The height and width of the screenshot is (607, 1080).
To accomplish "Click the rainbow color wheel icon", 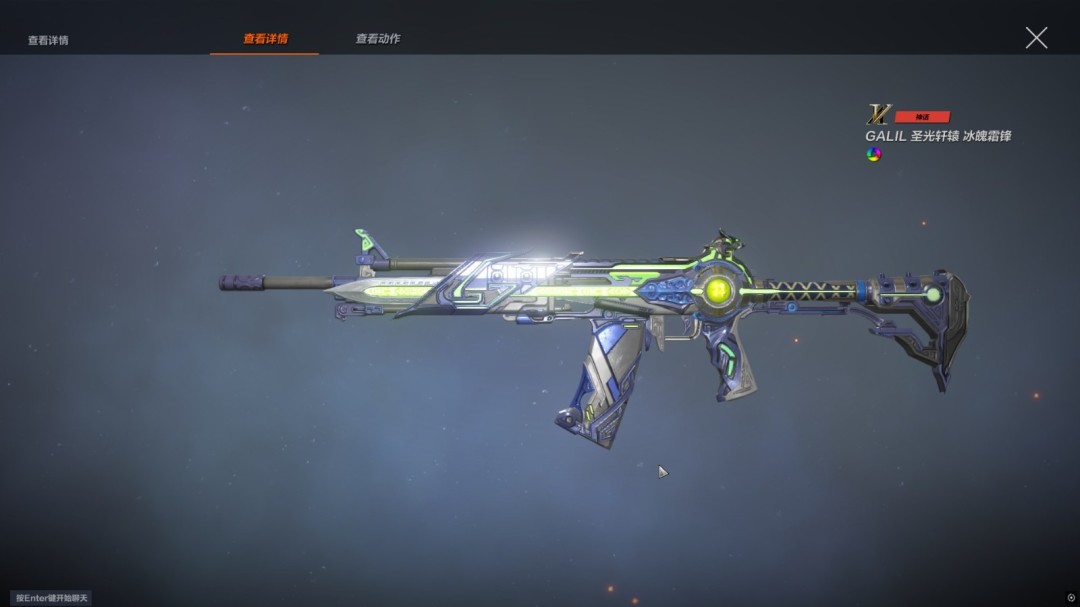I will (x=873, y=154).
